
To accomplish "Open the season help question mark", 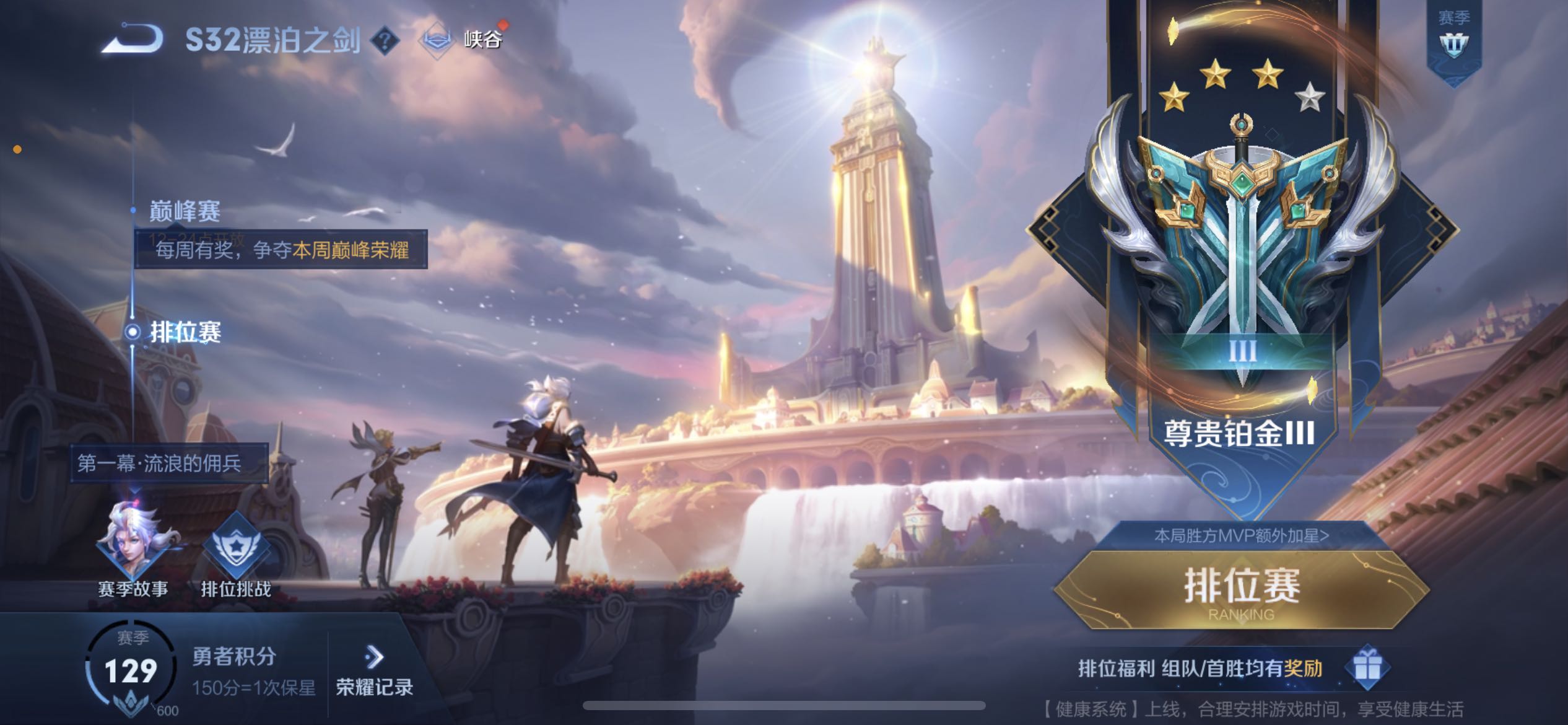I will pyautogui.click(x=385, y=42).
